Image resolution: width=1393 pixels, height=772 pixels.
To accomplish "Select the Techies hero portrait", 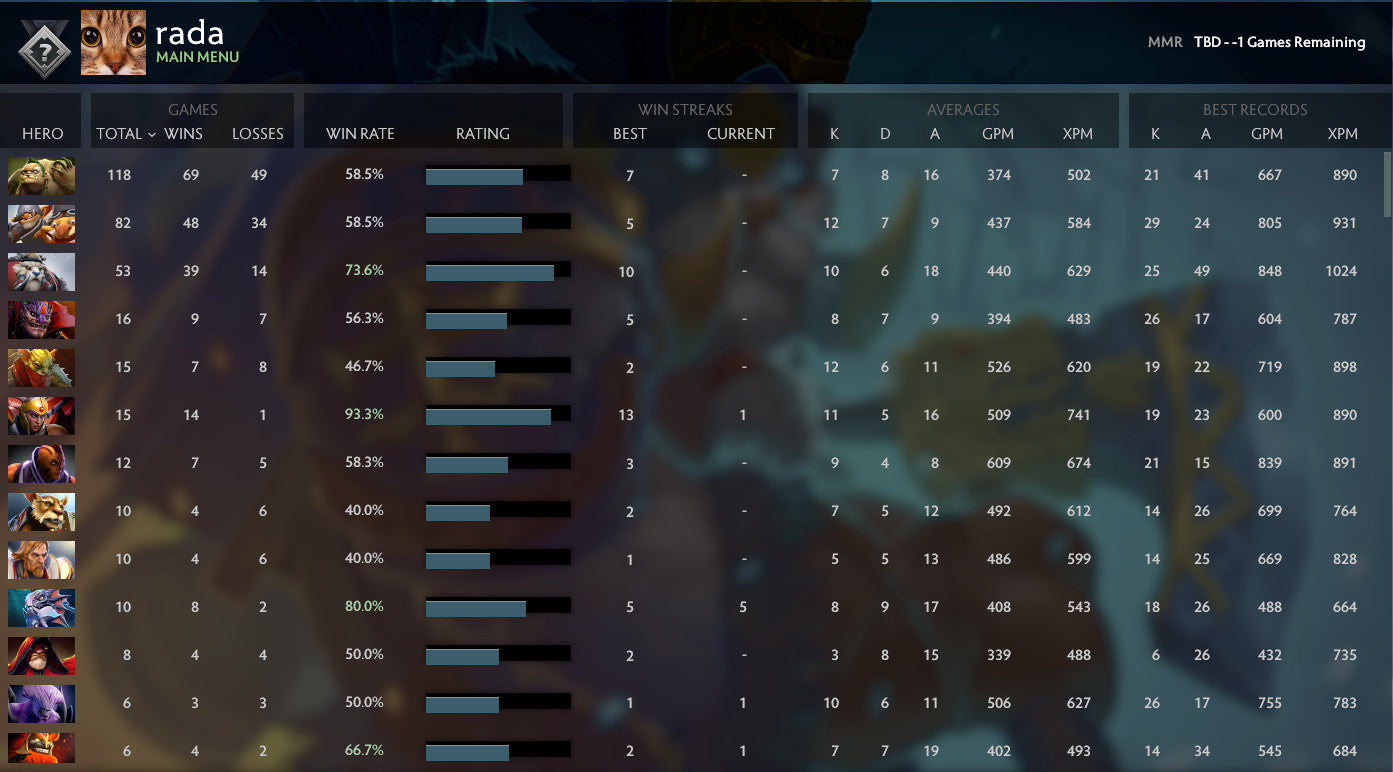I will click(41, 223).
